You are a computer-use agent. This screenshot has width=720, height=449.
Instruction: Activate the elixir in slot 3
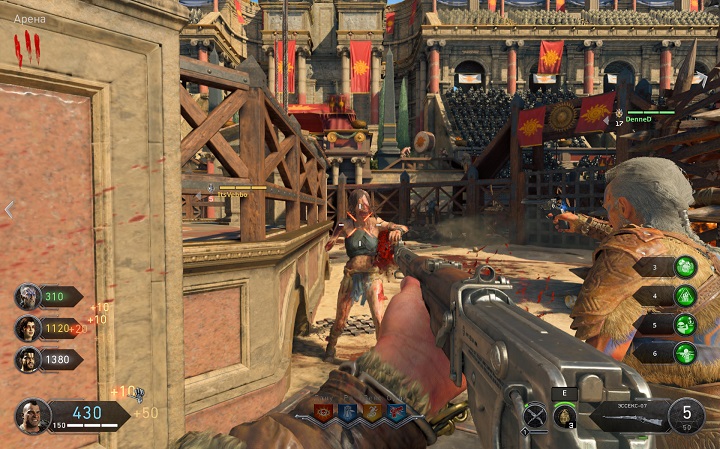pos(685,266)
